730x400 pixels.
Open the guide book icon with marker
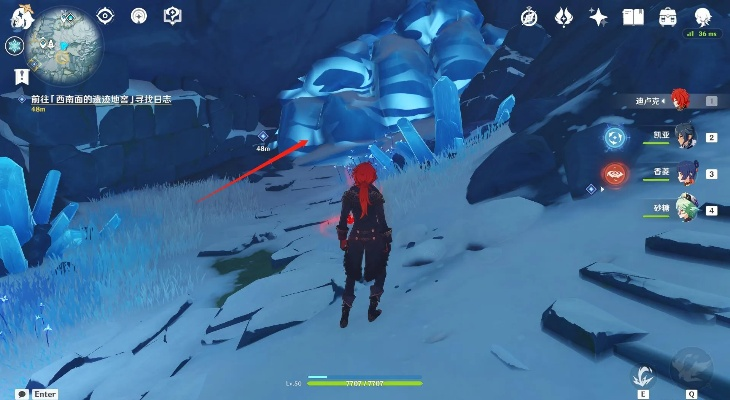point(171,15)
